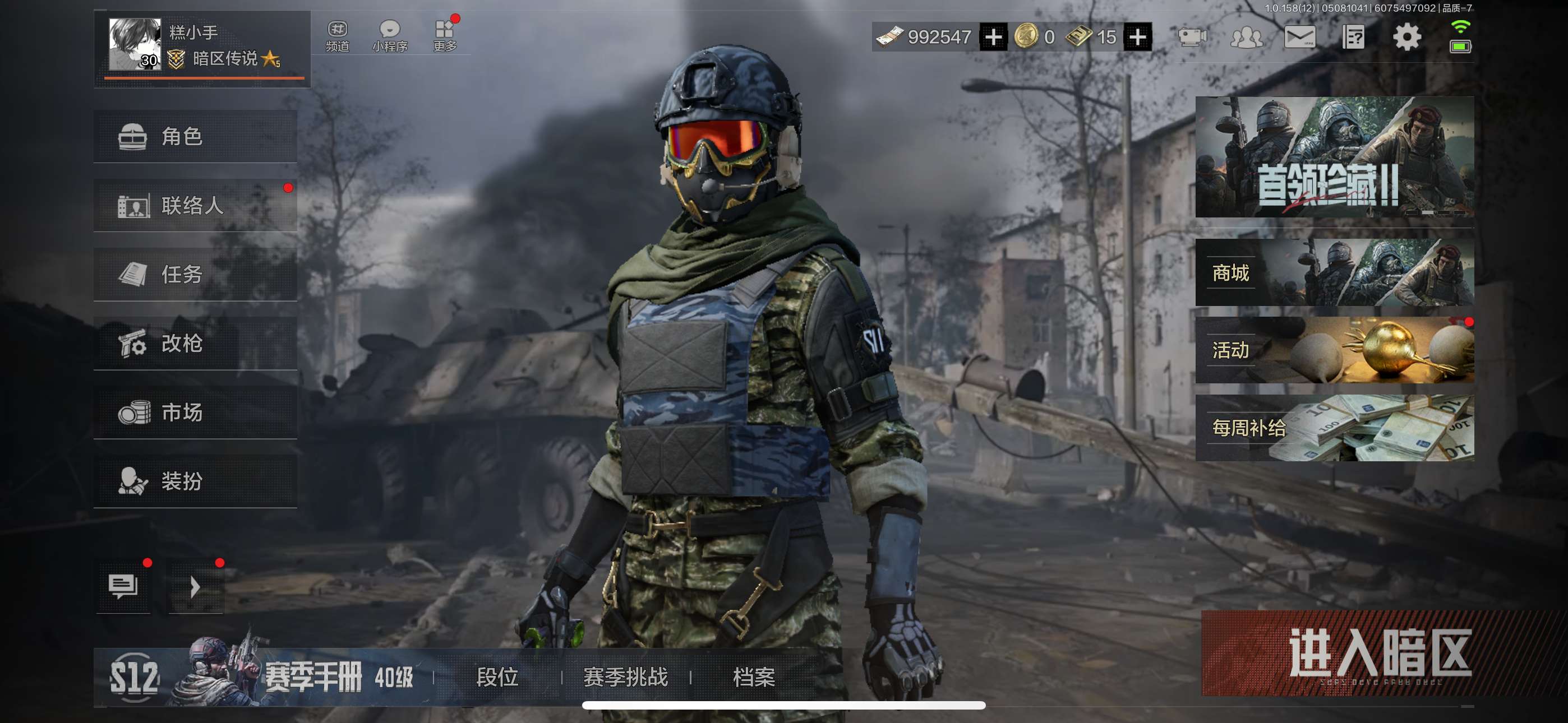Tap the 进入暗区 start button
This screenshot has width=1568, height=723.
[1378, 653]
